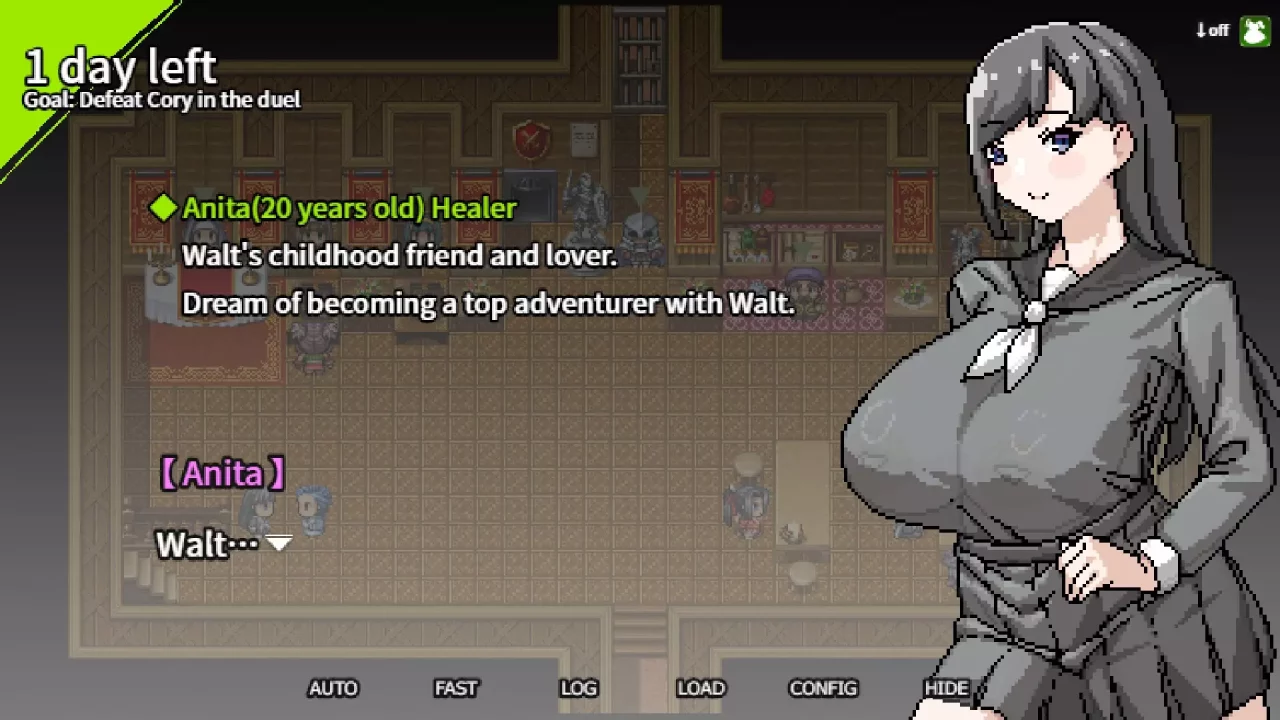
Task: Activate Fast text mode
Action: tap(456, 688)
